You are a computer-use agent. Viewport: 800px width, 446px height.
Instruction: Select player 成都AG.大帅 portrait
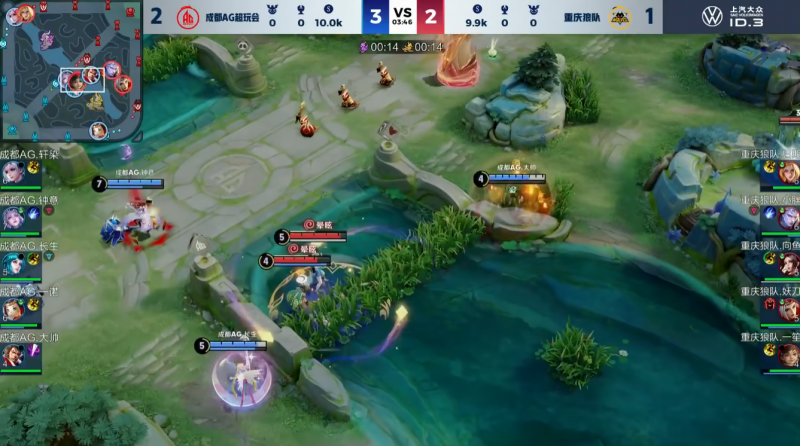13,355
